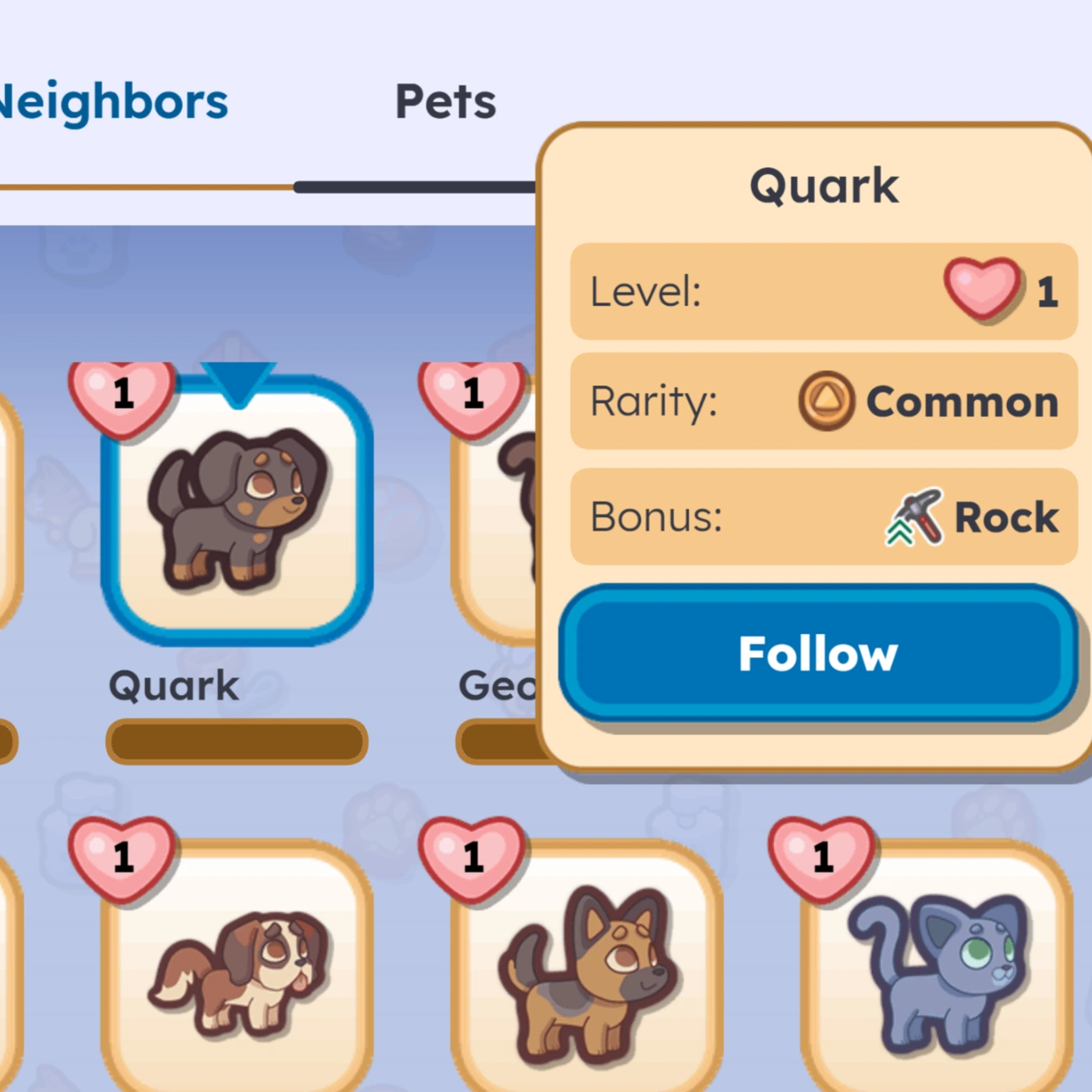
Task: Click the Common rarity medallion icon
Action: click(826, 401)
